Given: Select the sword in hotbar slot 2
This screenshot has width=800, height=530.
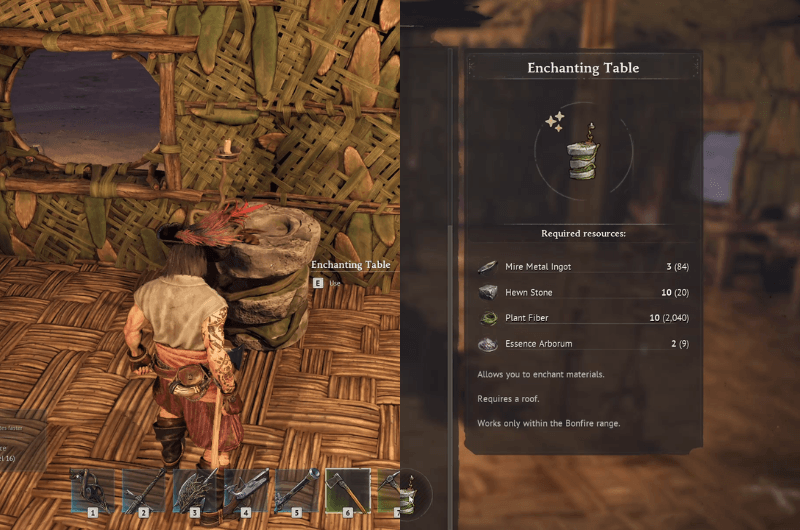Looking at the screenshot, I should pyautogui.click(x=143, y=490).
